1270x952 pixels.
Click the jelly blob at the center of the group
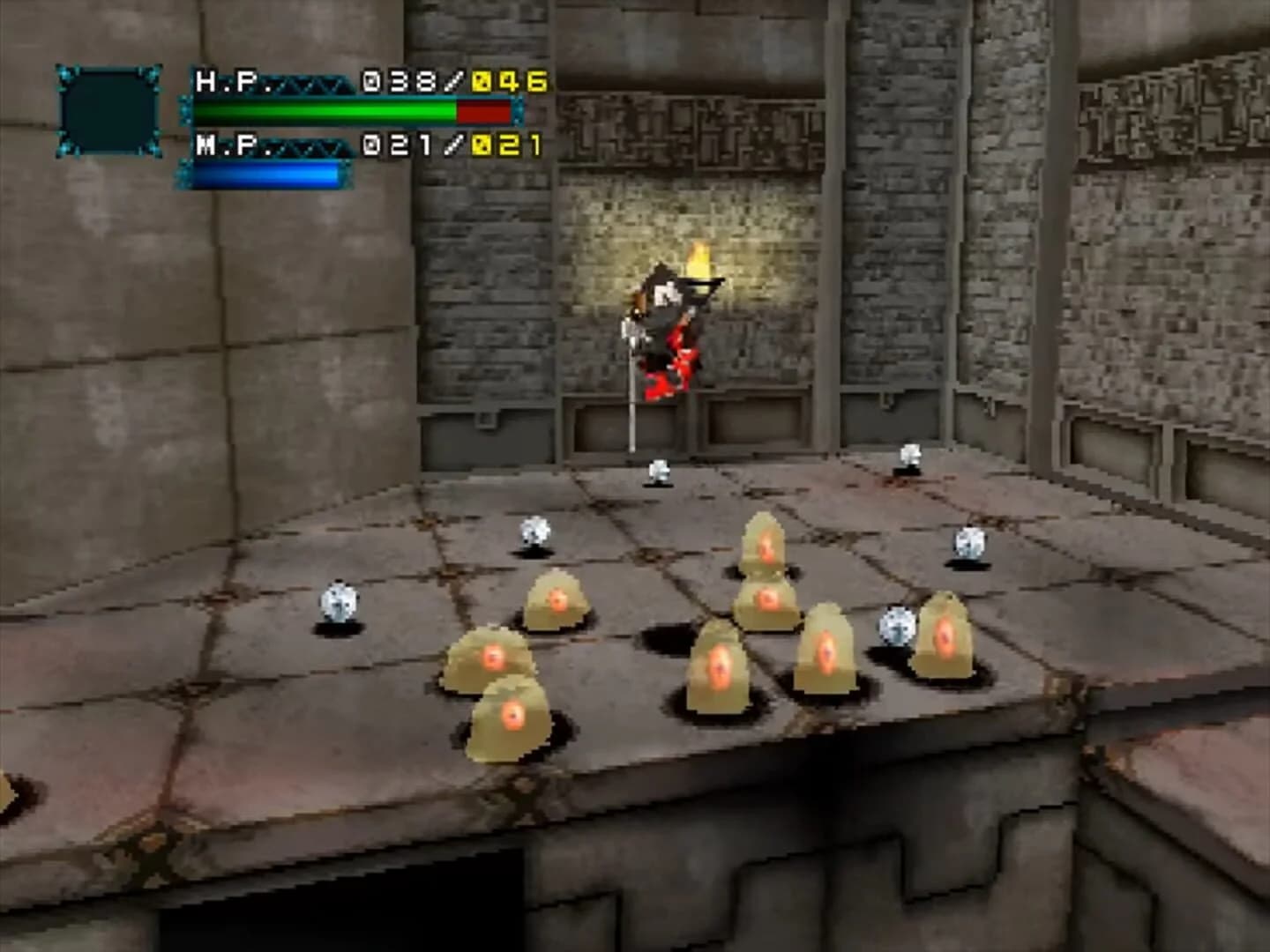pos(719,666)
